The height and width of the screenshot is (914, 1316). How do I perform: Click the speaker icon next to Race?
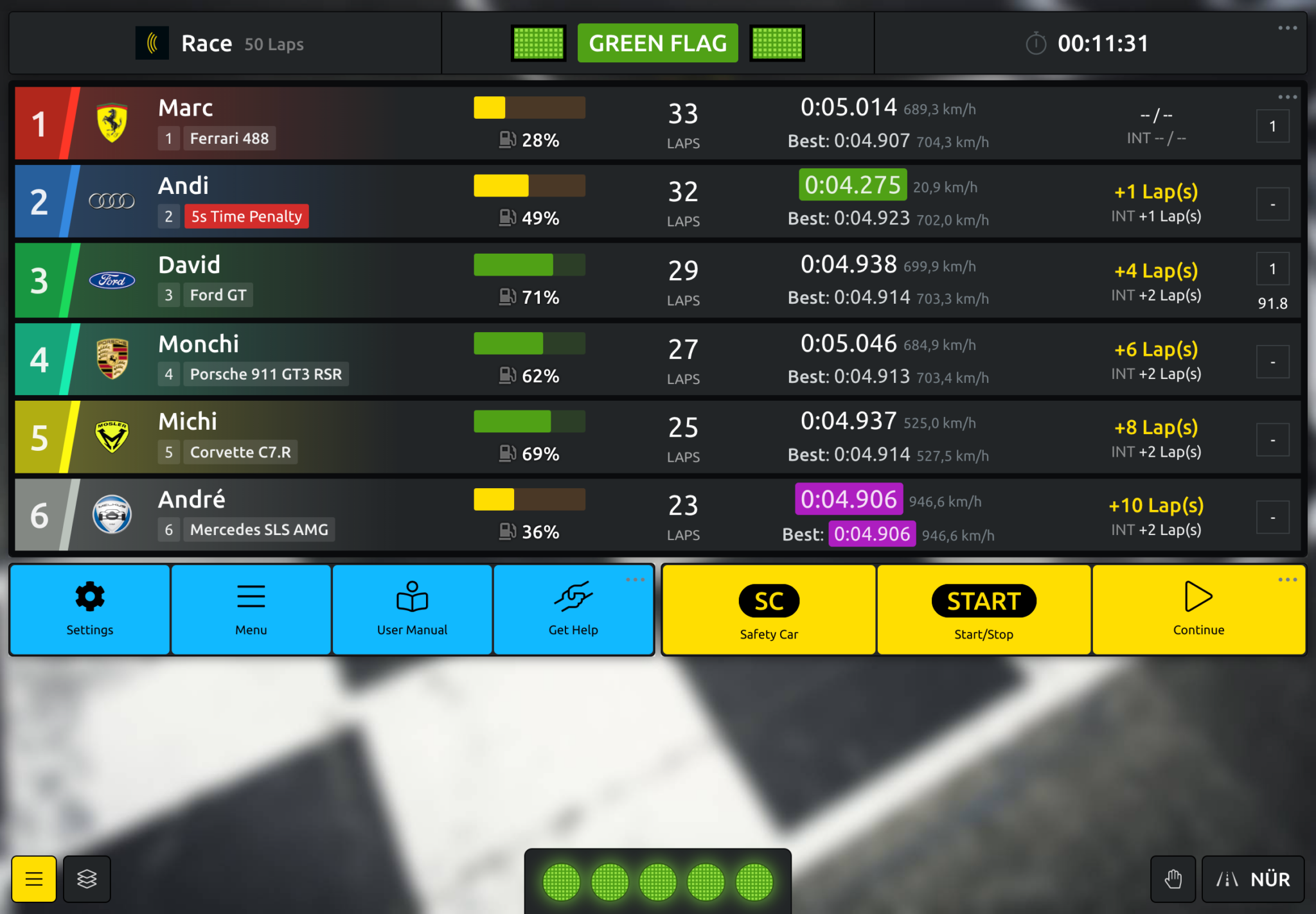152,43
